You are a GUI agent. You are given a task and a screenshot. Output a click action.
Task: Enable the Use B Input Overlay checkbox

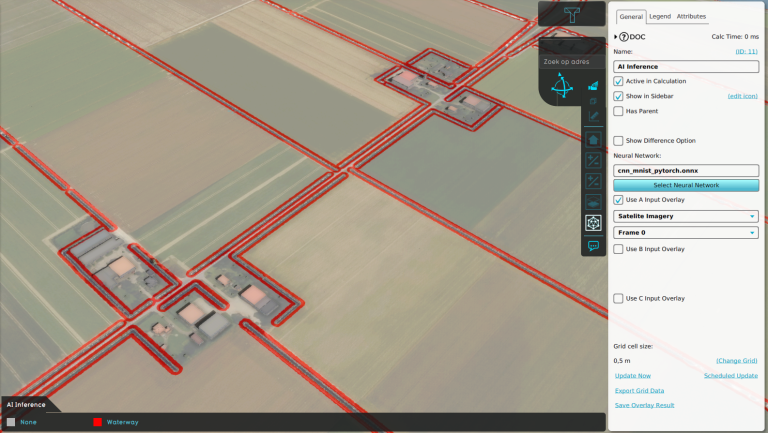coord(618,248)
